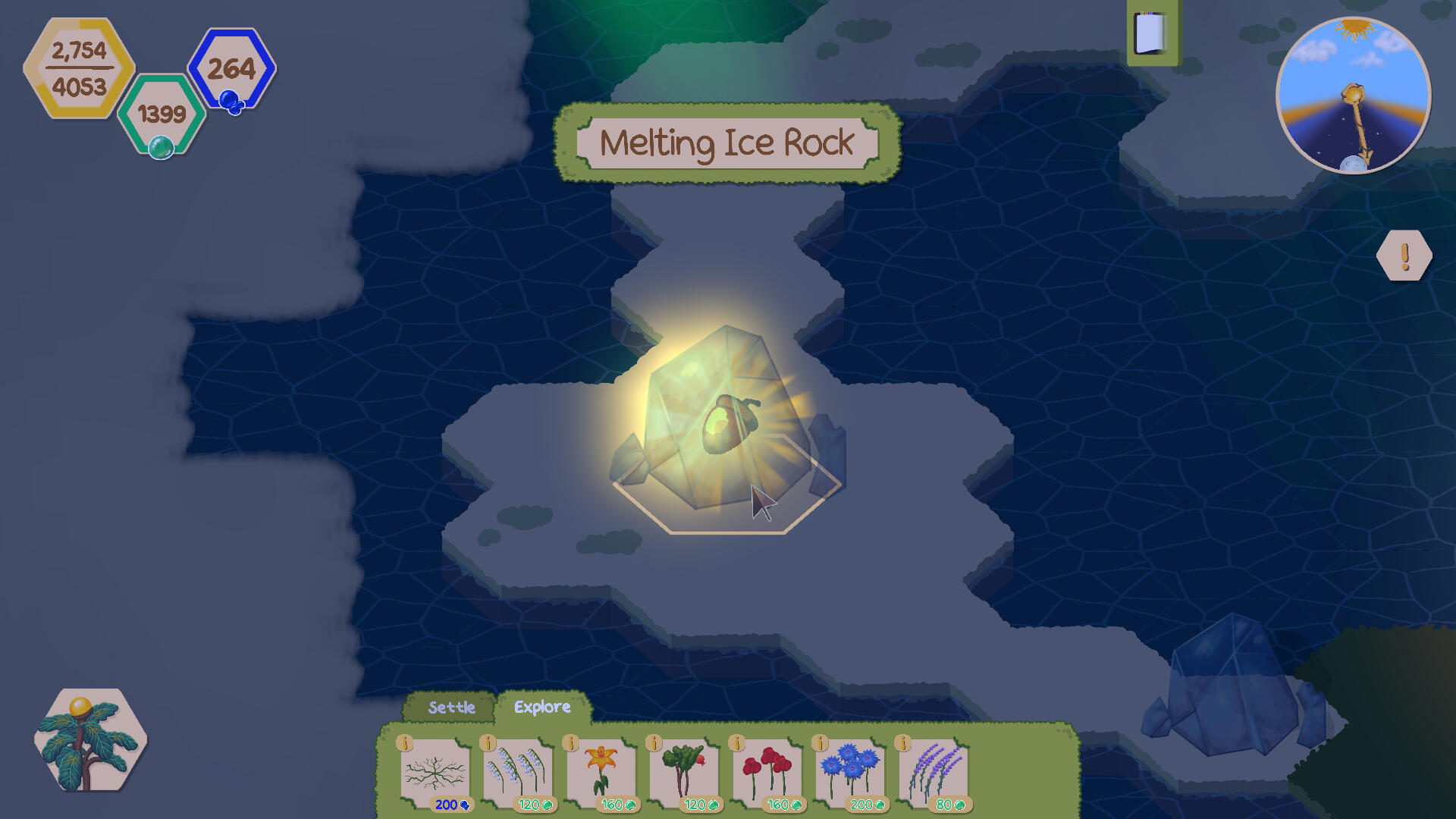Choose the green roots plant card
The width and height of the screenshot is (1456, 819).
pos(435,773)
